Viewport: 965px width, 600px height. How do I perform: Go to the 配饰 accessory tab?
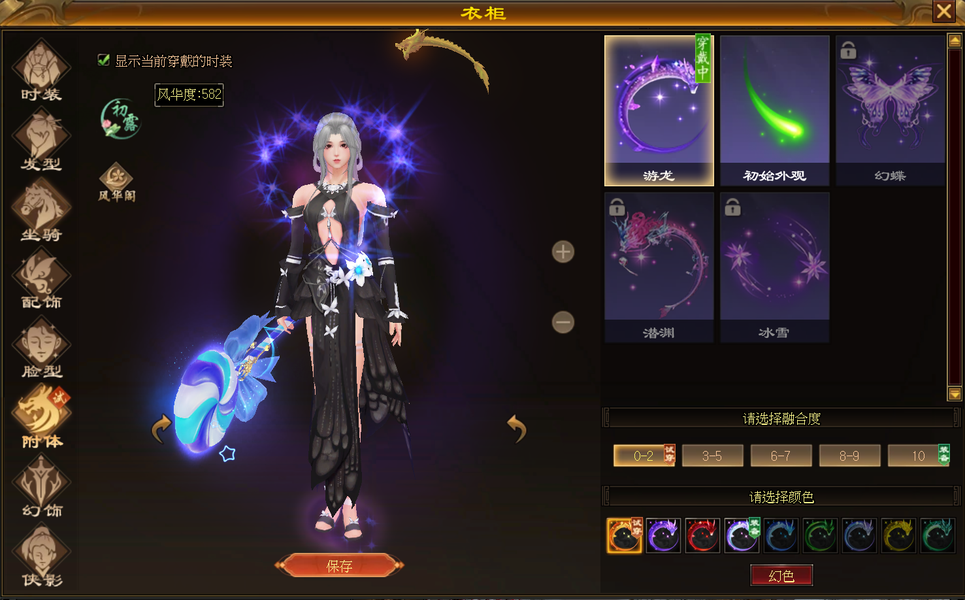[41, 279]
